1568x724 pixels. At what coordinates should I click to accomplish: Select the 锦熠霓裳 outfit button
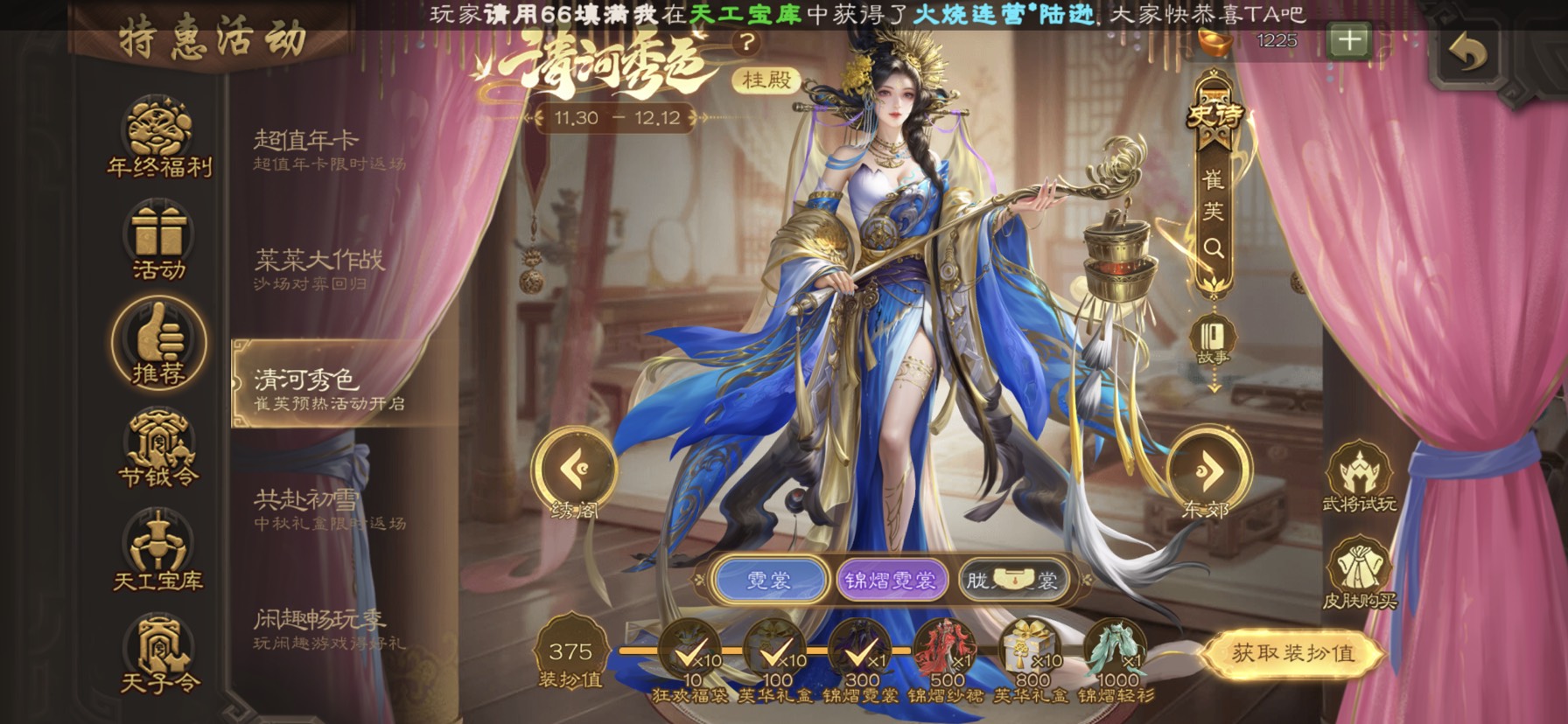point(890,581)
